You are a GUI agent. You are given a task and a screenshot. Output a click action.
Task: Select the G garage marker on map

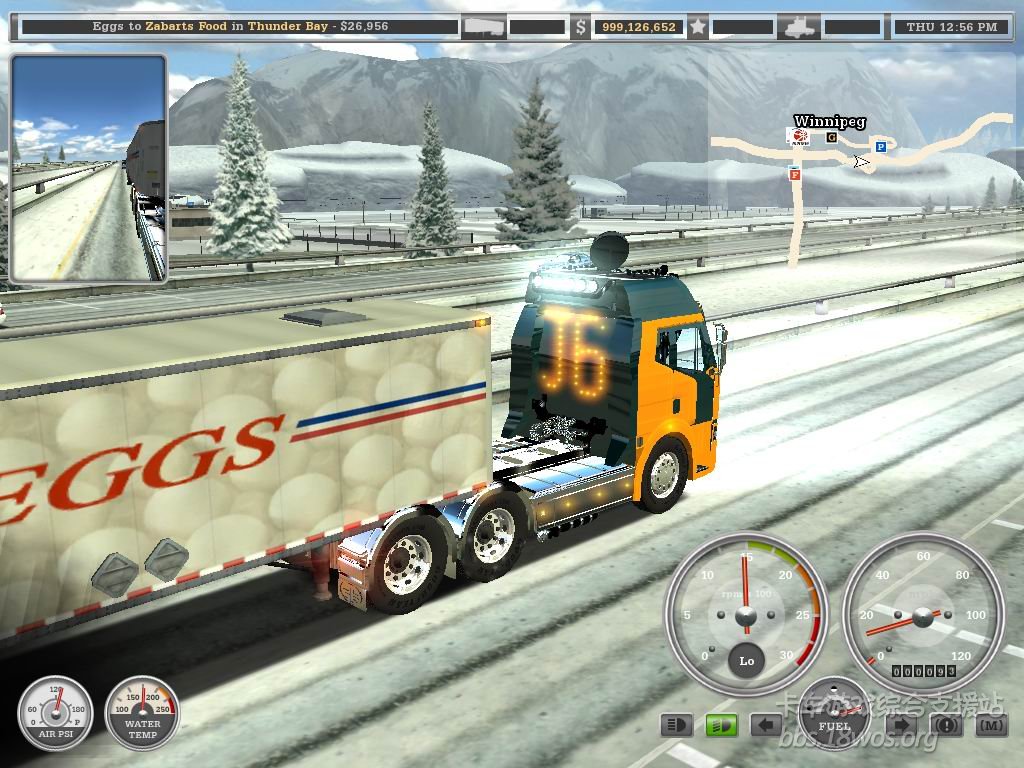(x=831, y=137)
